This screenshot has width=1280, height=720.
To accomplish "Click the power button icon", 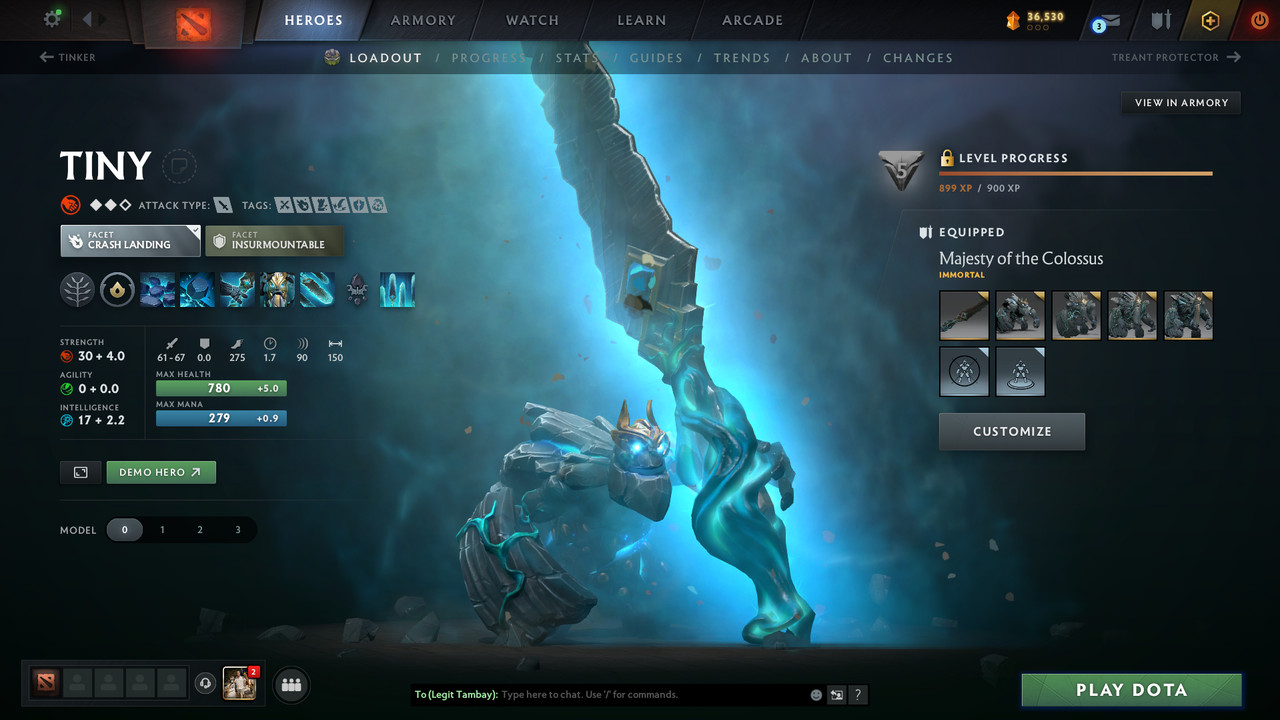I will click(1259, 20).
